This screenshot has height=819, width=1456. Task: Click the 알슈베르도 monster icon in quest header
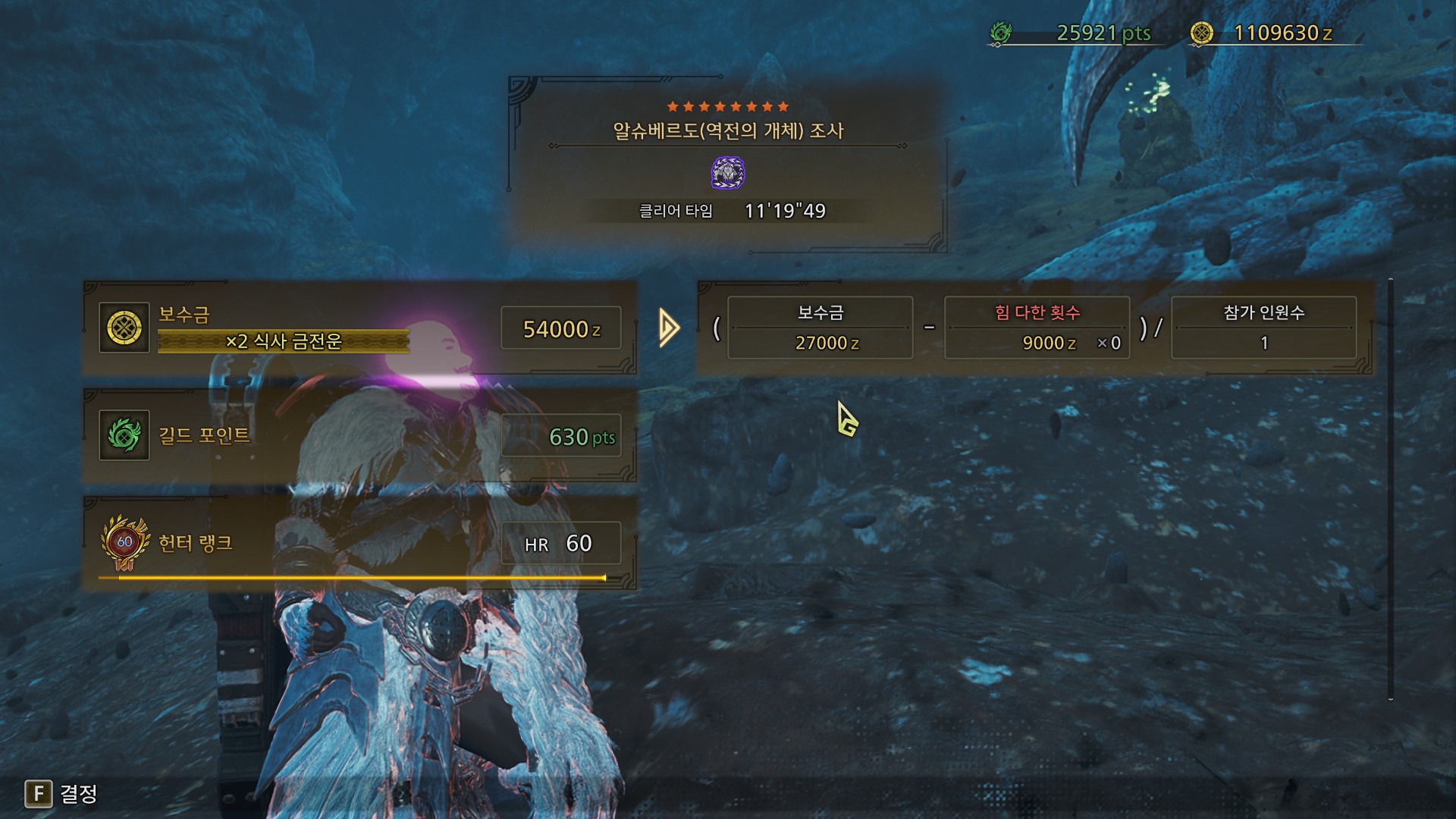tap(728, 173)
